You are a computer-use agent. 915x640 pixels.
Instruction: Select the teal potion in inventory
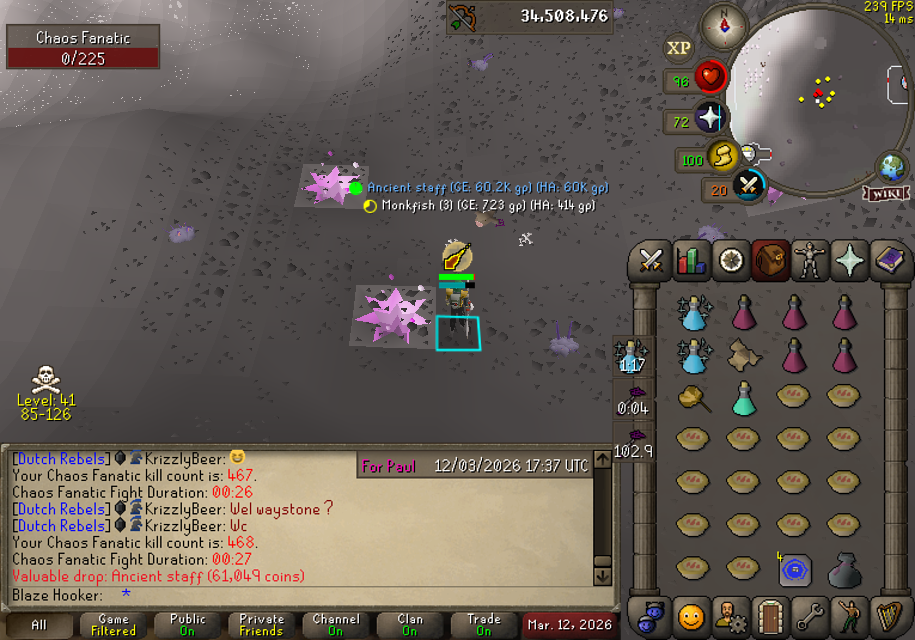click(x=743, y=397)
